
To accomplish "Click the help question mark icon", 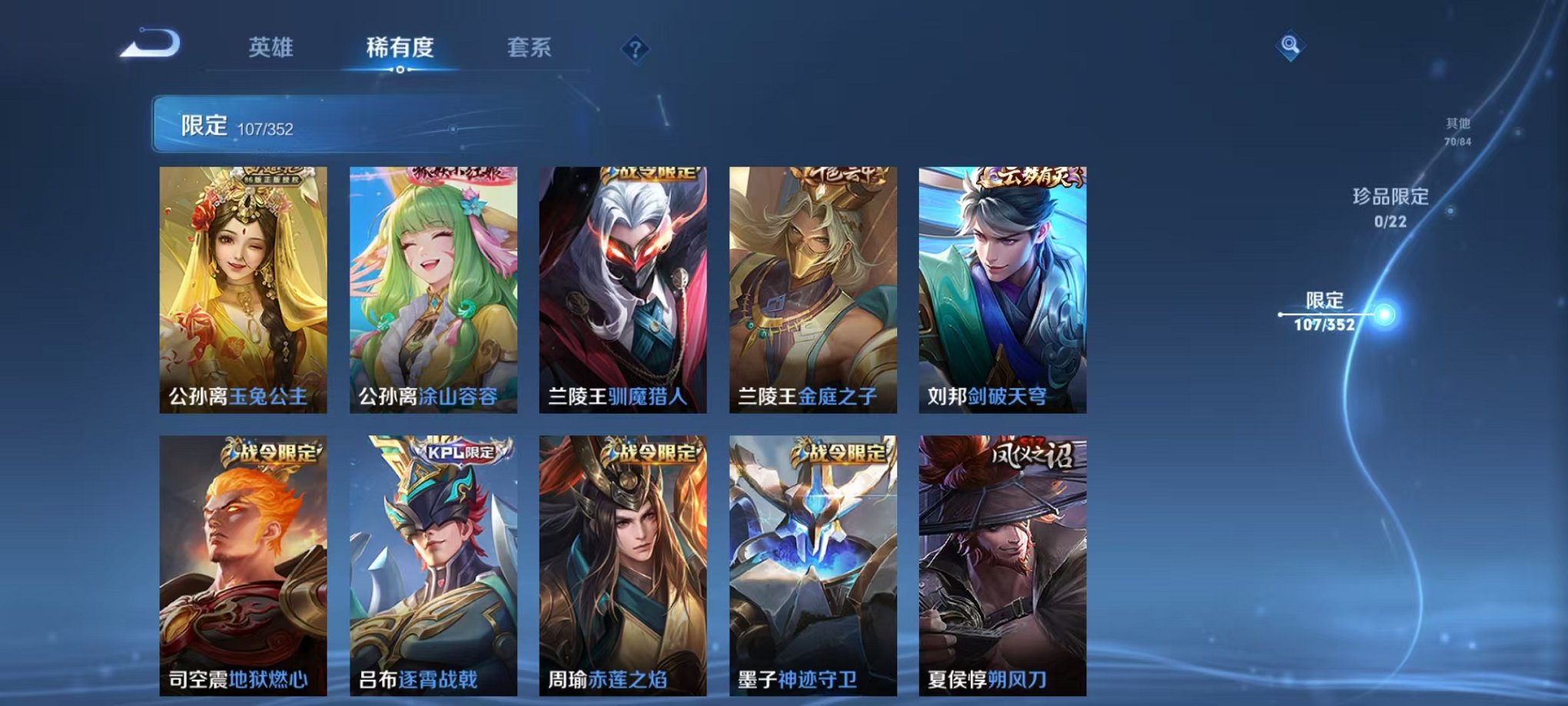I will pos(633,49).
